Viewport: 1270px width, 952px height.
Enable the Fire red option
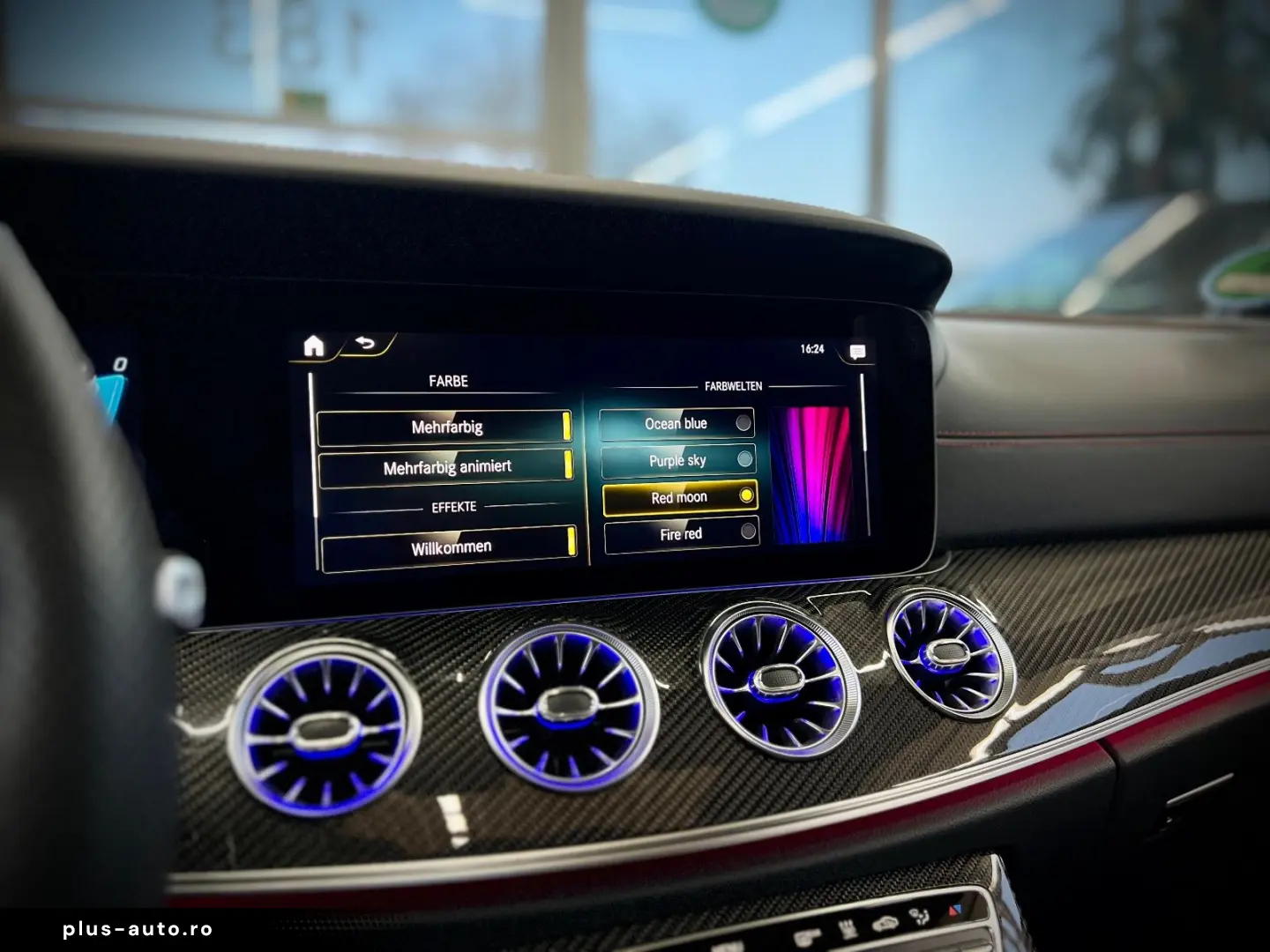(x=748, y=530)
